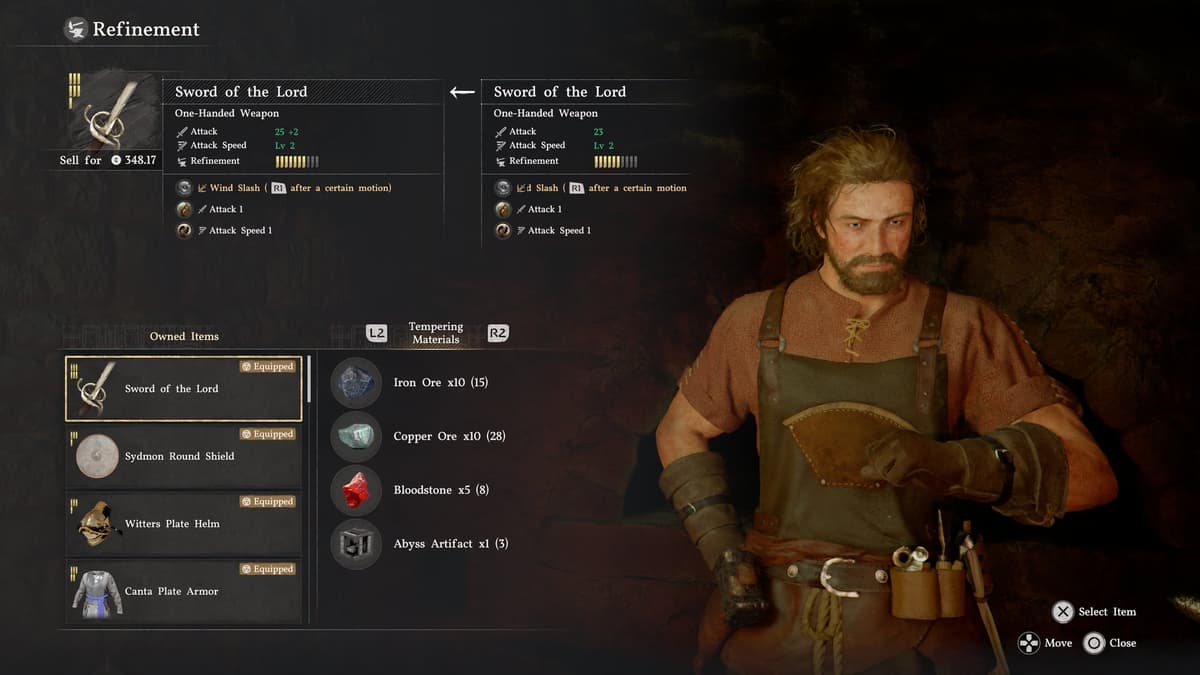
Task: Select the Iron Ore tempering material
Action: [x=440, y=383]
